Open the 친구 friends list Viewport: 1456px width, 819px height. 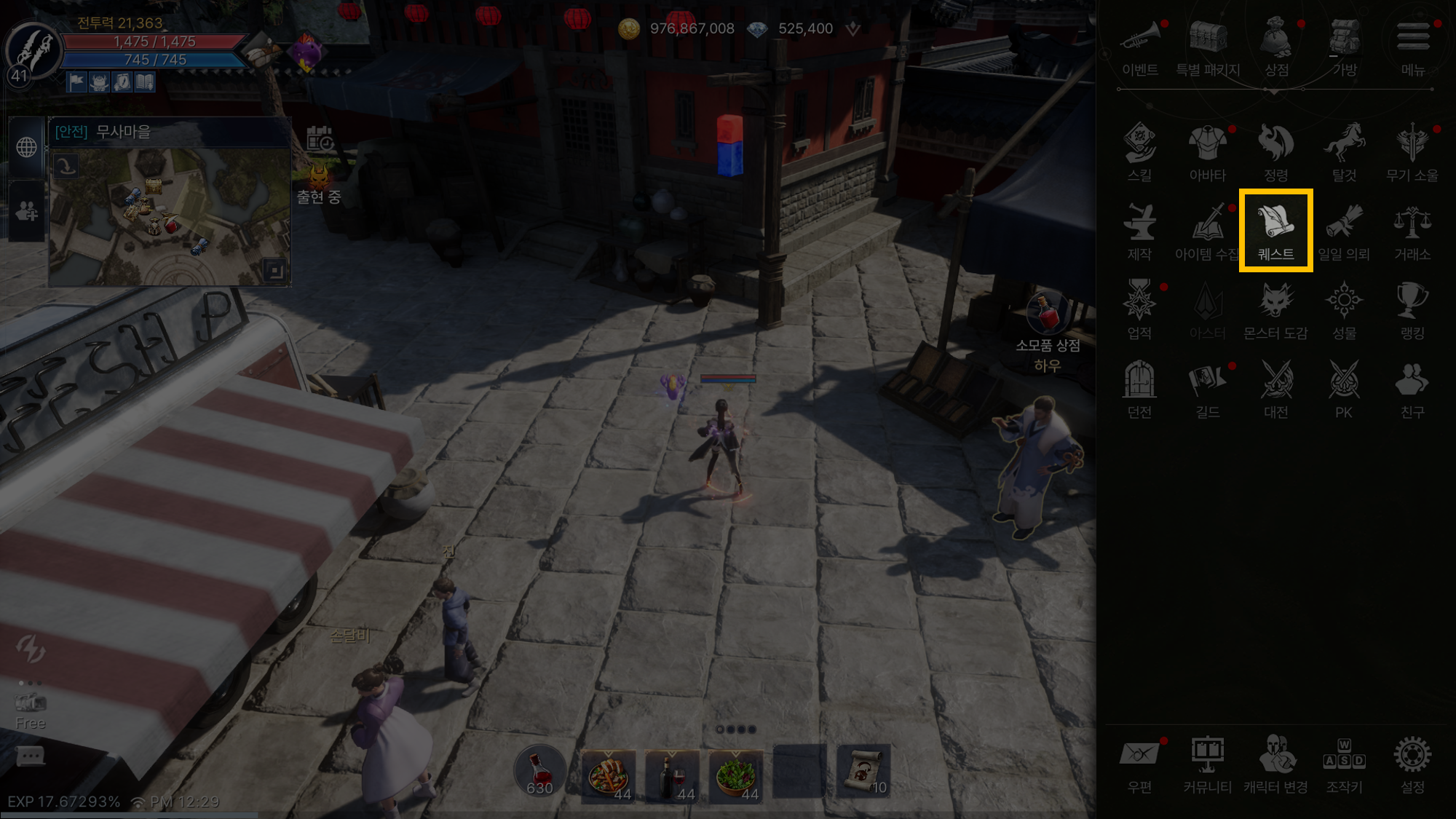(1412, 388)
